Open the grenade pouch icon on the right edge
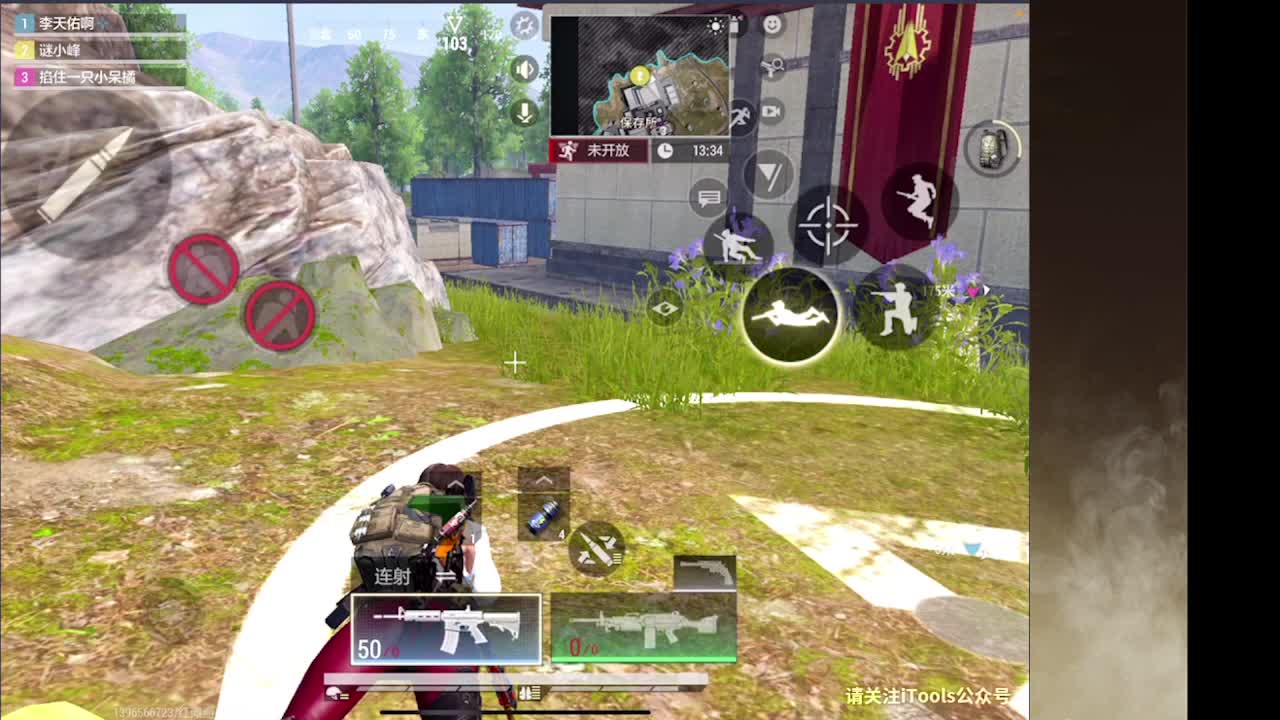Screen dimensions: 1280x720 pos(990,147)
